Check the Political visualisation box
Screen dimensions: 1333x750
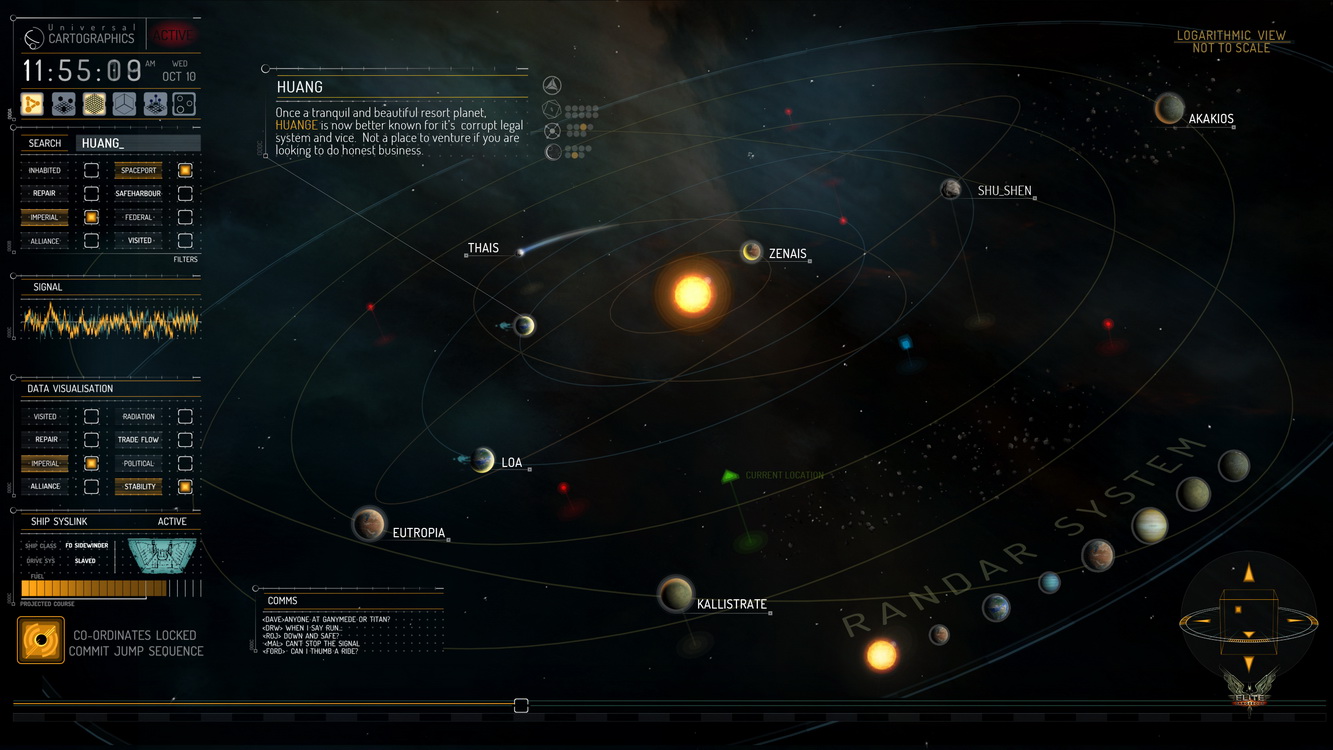click(x=185, y=463)
